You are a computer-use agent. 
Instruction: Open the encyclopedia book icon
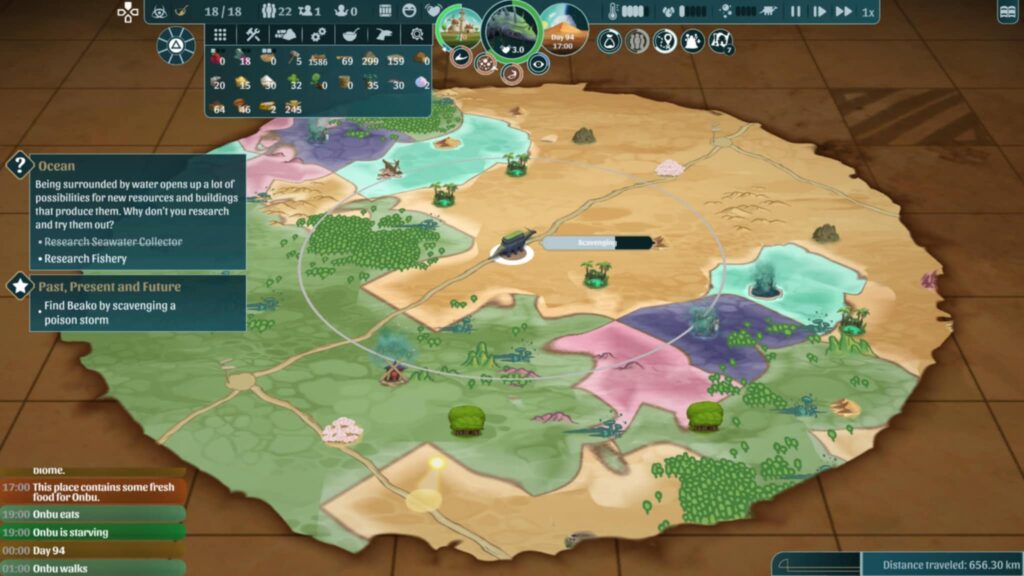point(1009,12)
